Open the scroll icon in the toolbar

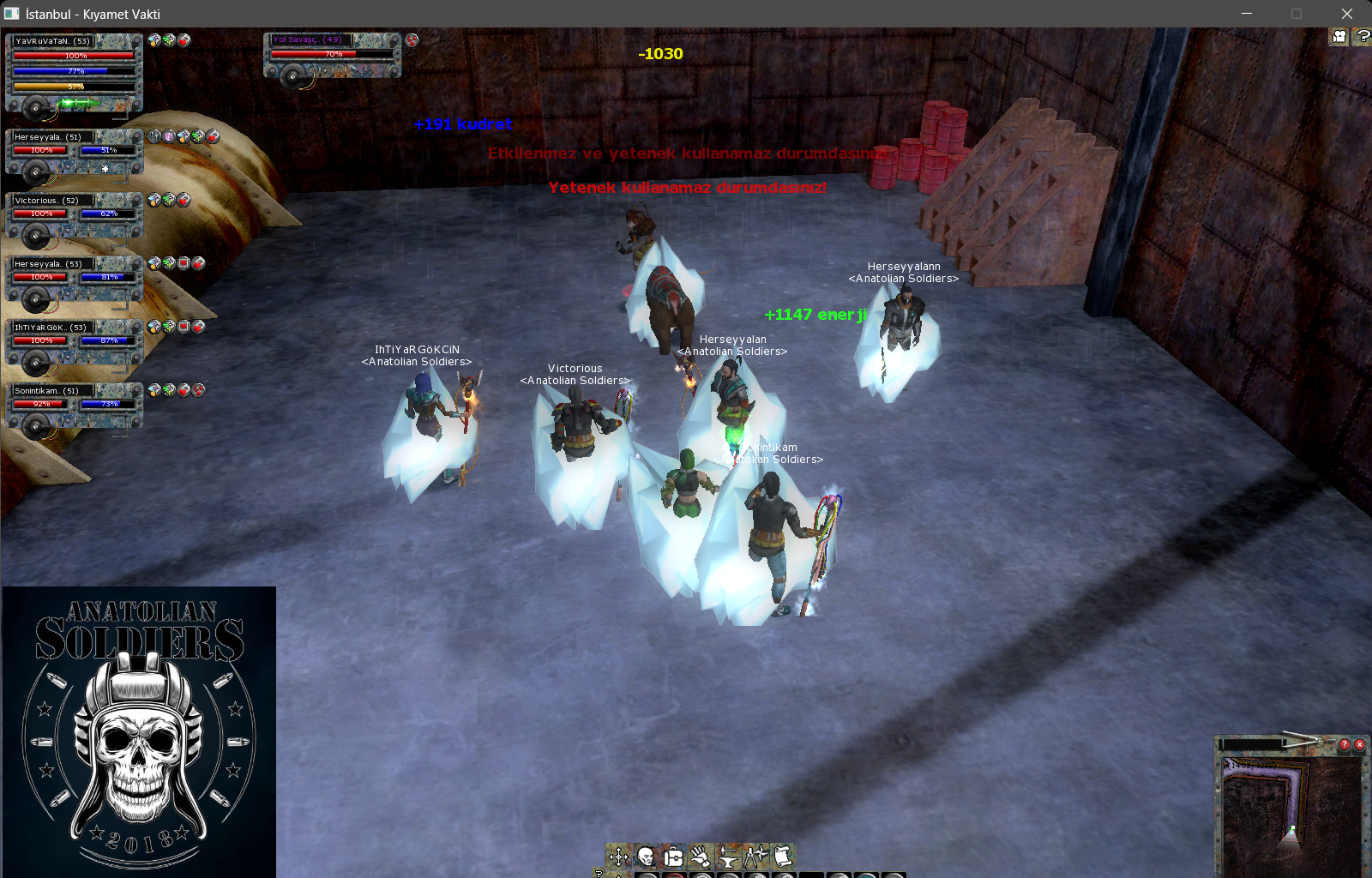tap(782, 856)
